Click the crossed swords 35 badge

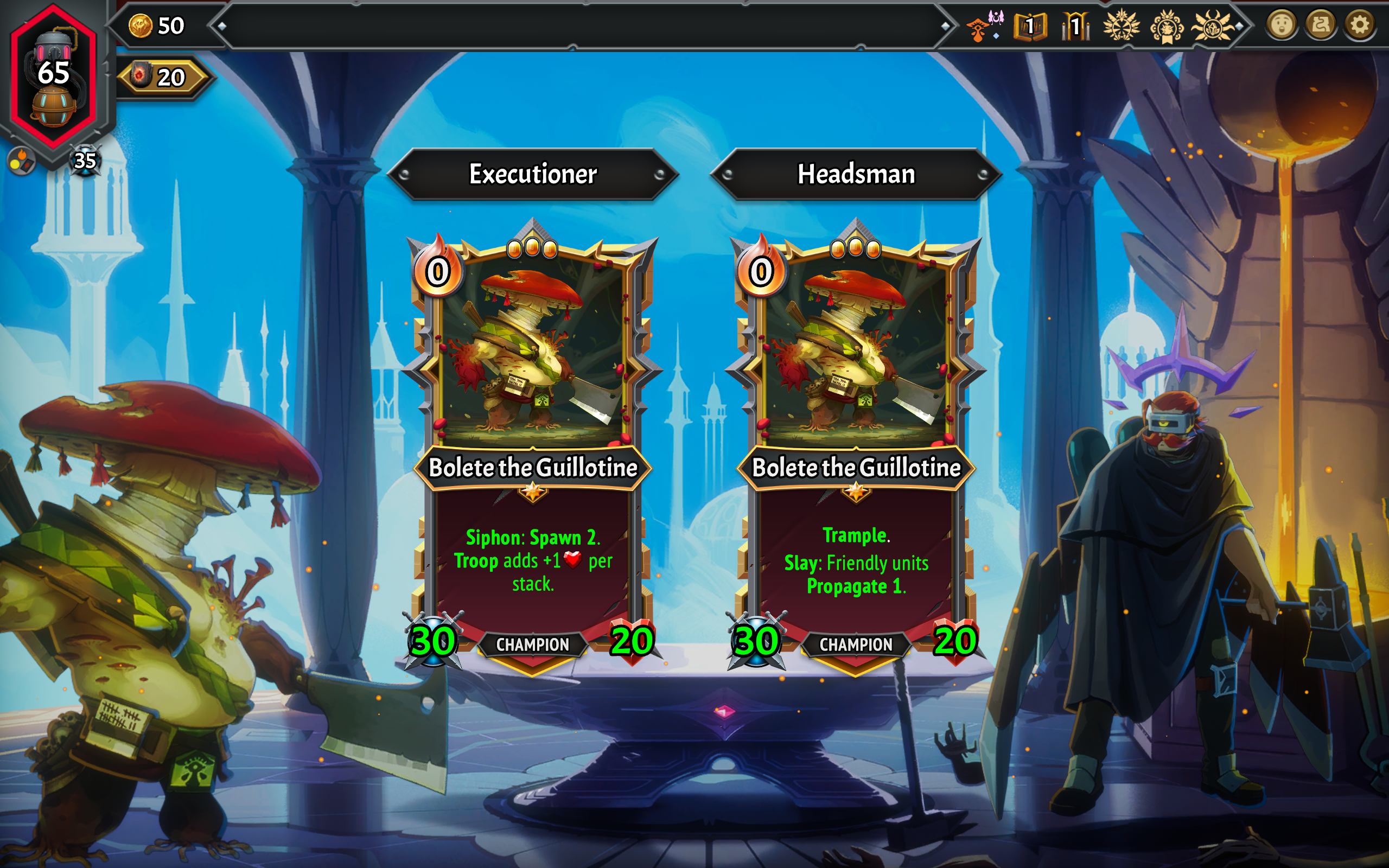[x=85, y=161]
